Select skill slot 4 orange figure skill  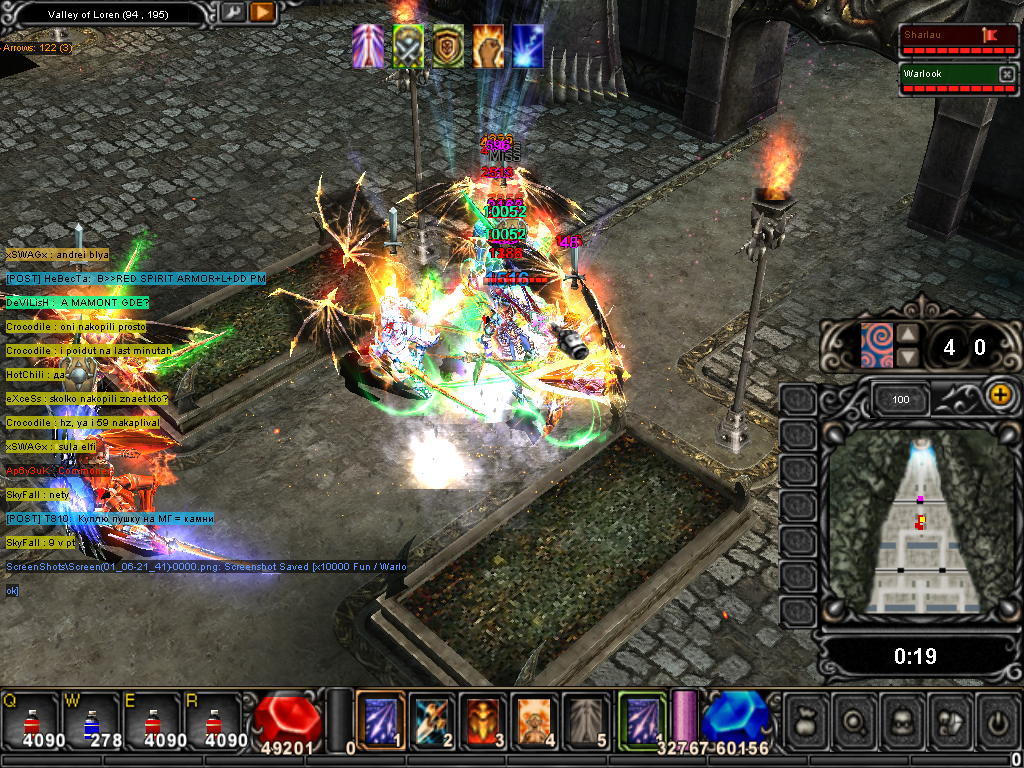point(534,718)
